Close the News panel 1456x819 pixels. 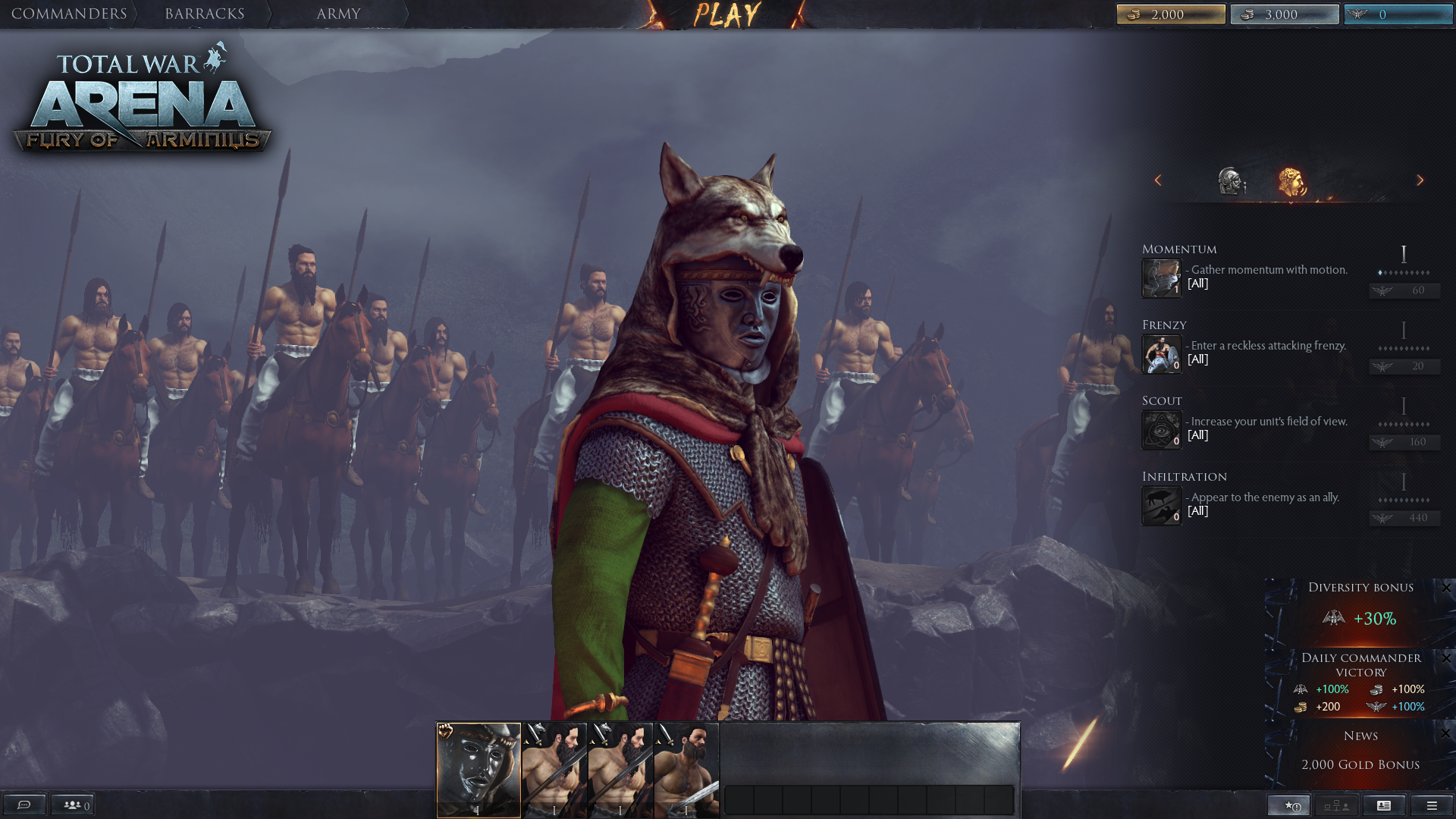tap(1447, 735)
